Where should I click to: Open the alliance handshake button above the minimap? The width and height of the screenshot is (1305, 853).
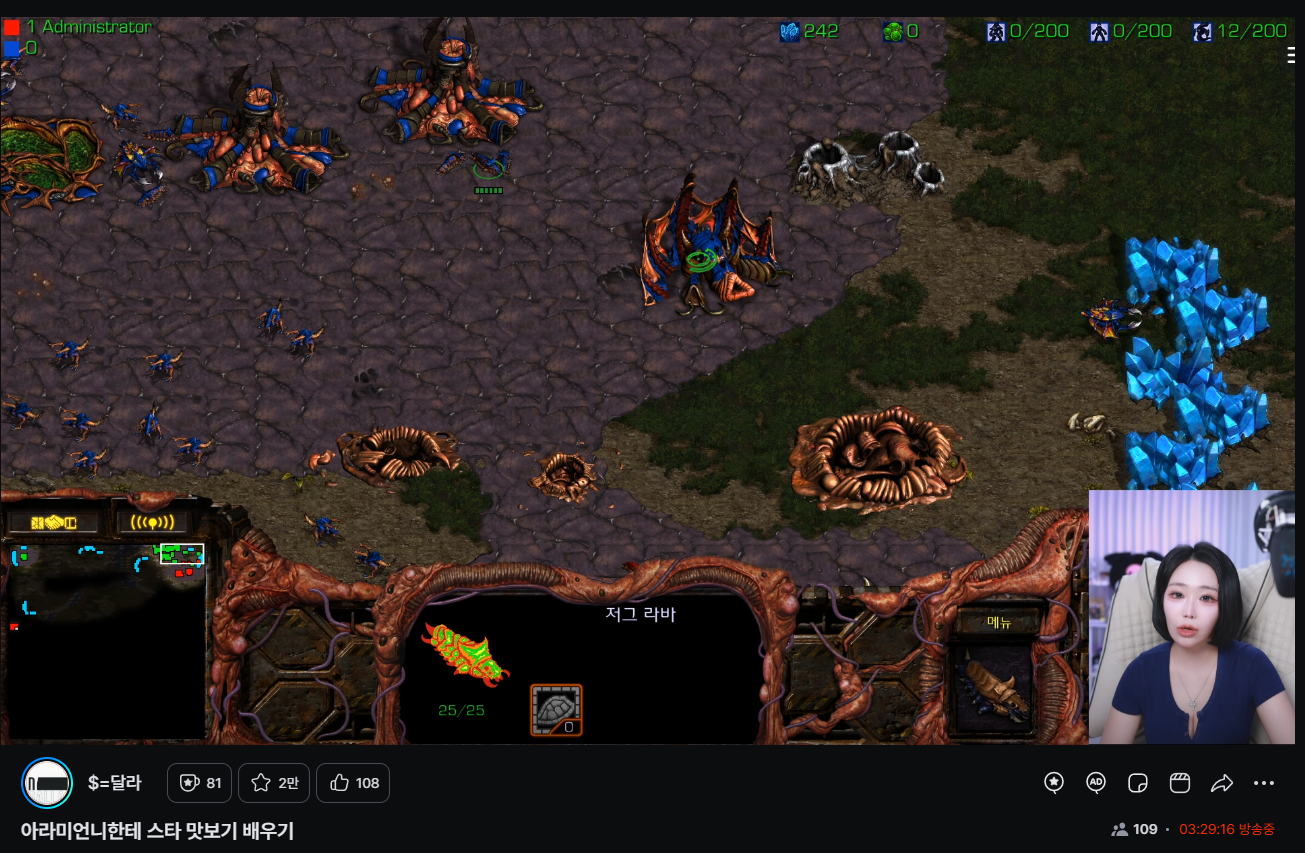54,523
